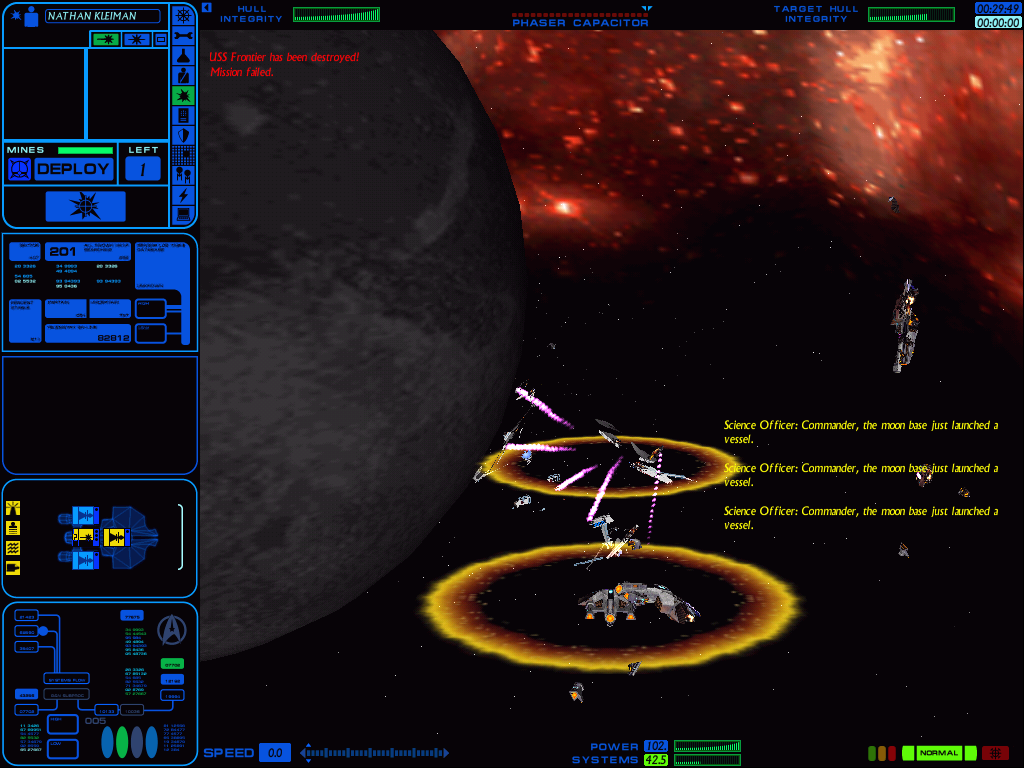Viewport: 1024px width, 768px height.
Task: Deploy a mine with the DEPLOY button
Action: click(73, 169)
